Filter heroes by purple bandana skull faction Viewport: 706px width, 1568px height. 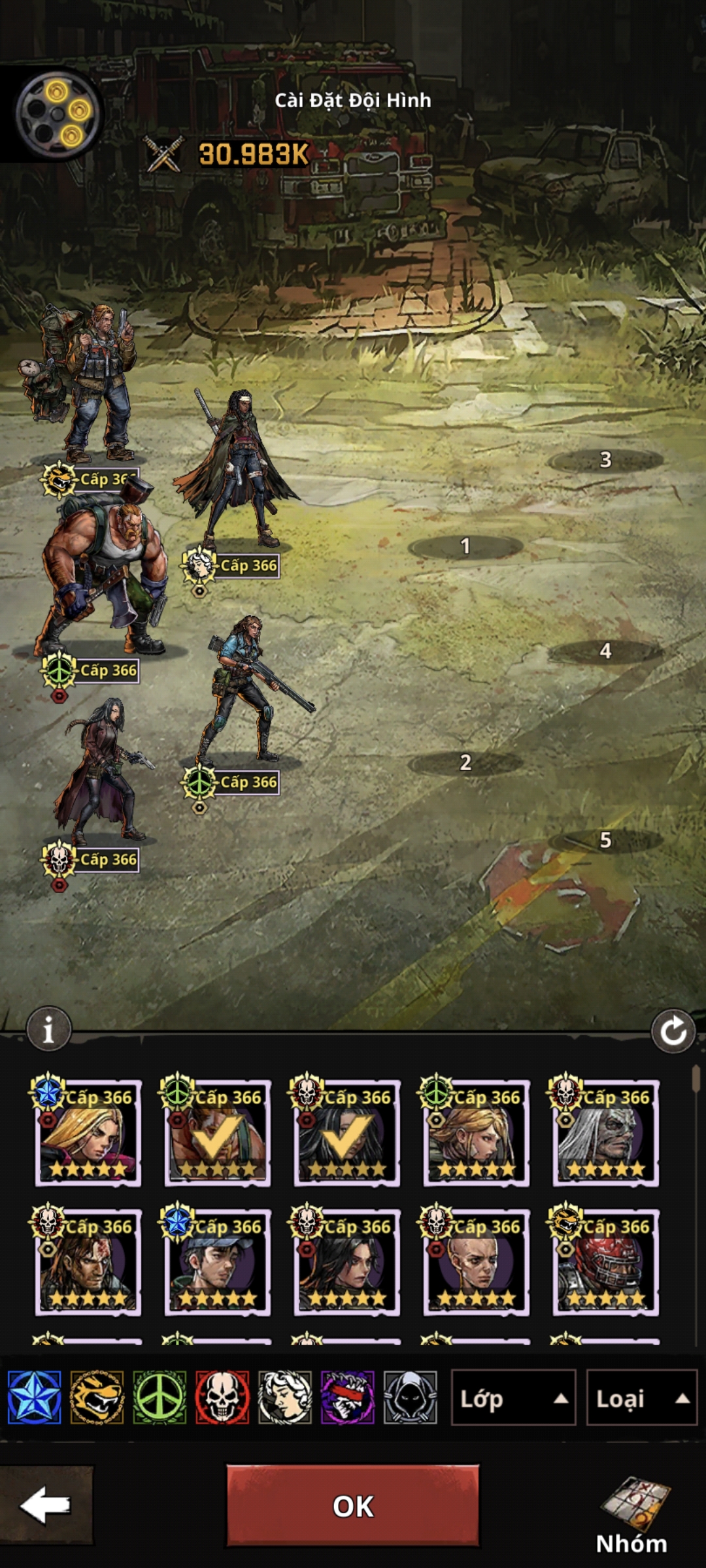[x=348, y=1398]
